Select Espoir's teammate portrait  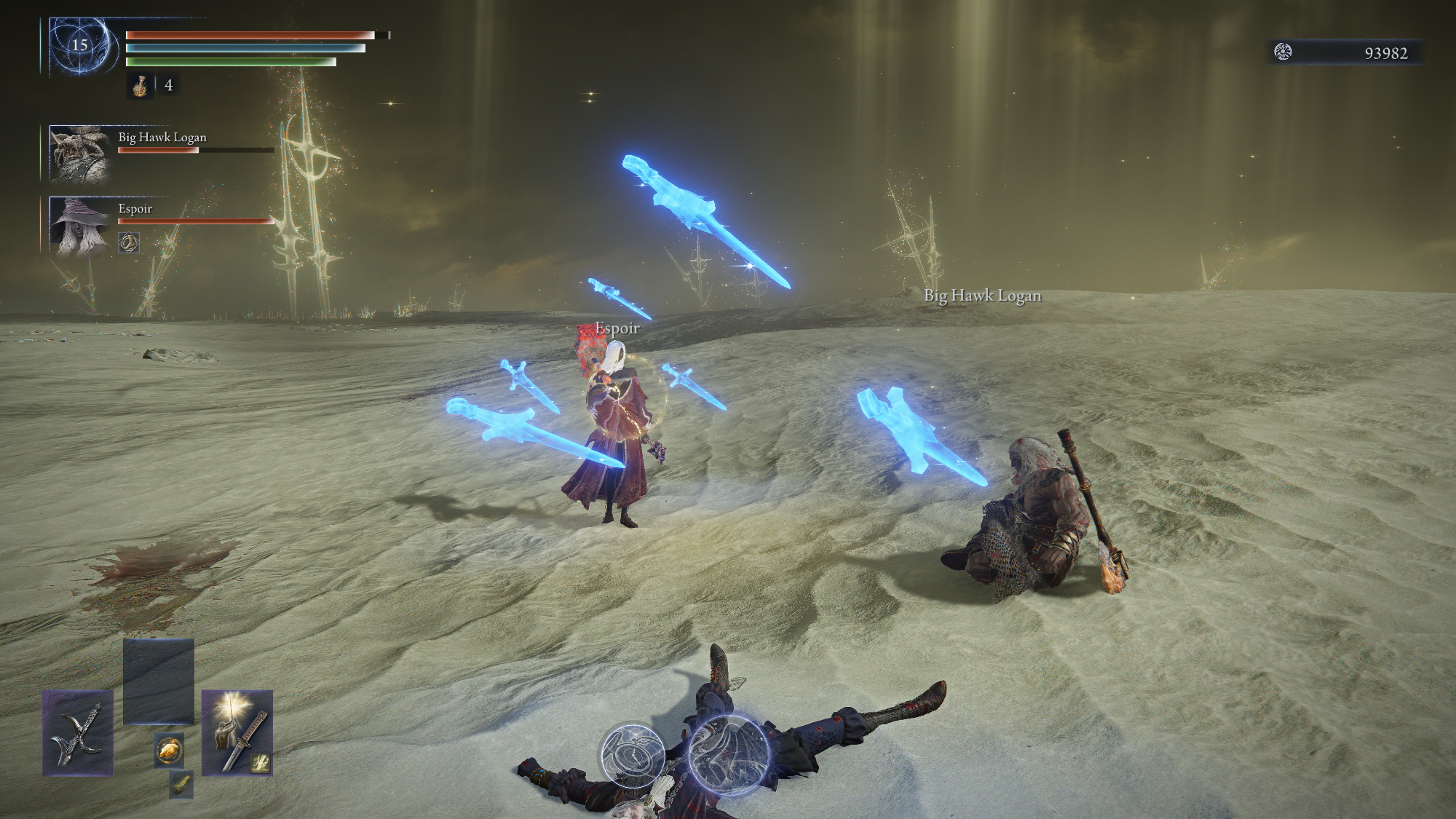tap(79, 226)
